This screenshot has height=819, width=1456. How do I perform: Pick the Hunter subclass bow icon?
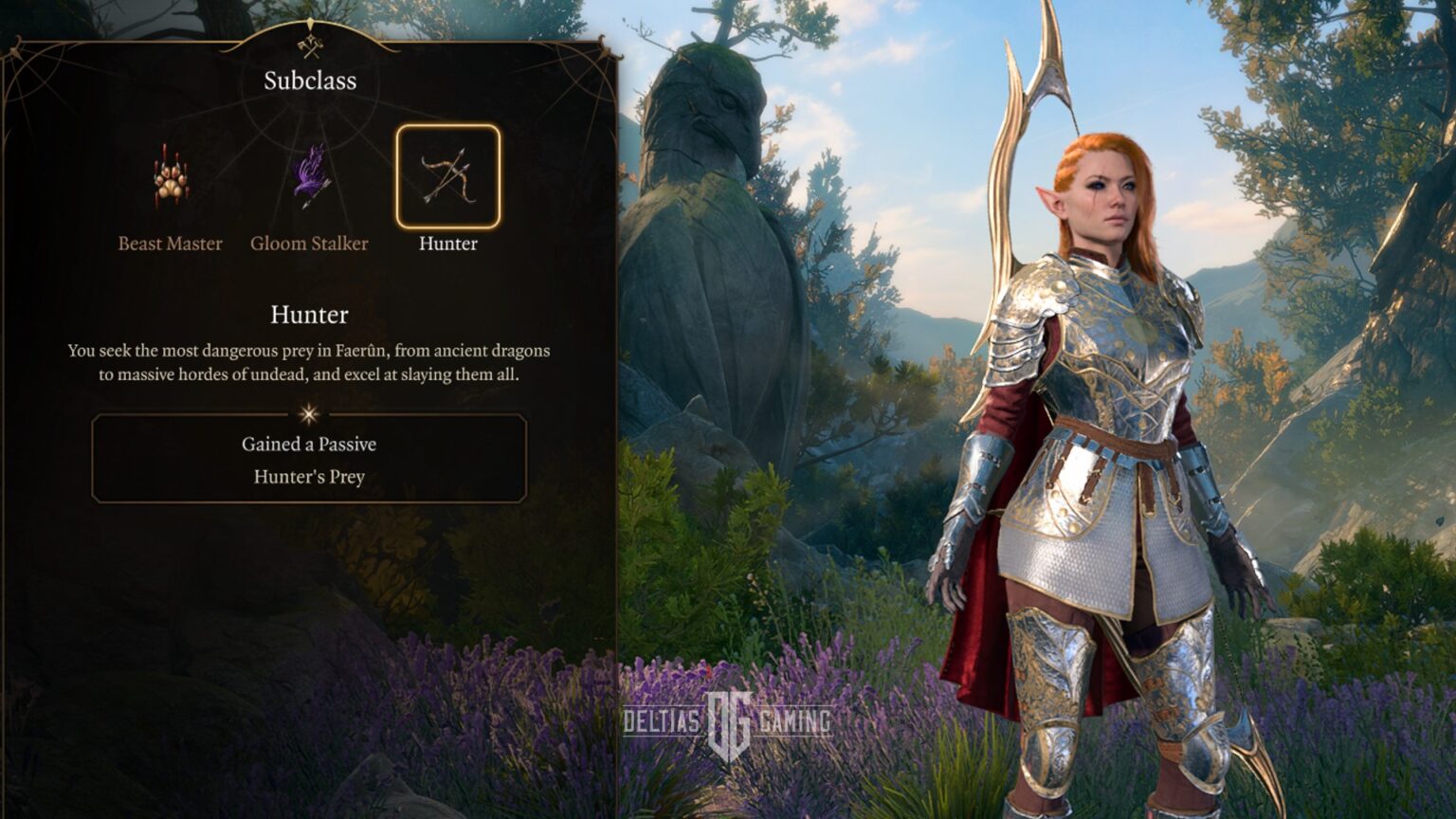click(447, 177)
